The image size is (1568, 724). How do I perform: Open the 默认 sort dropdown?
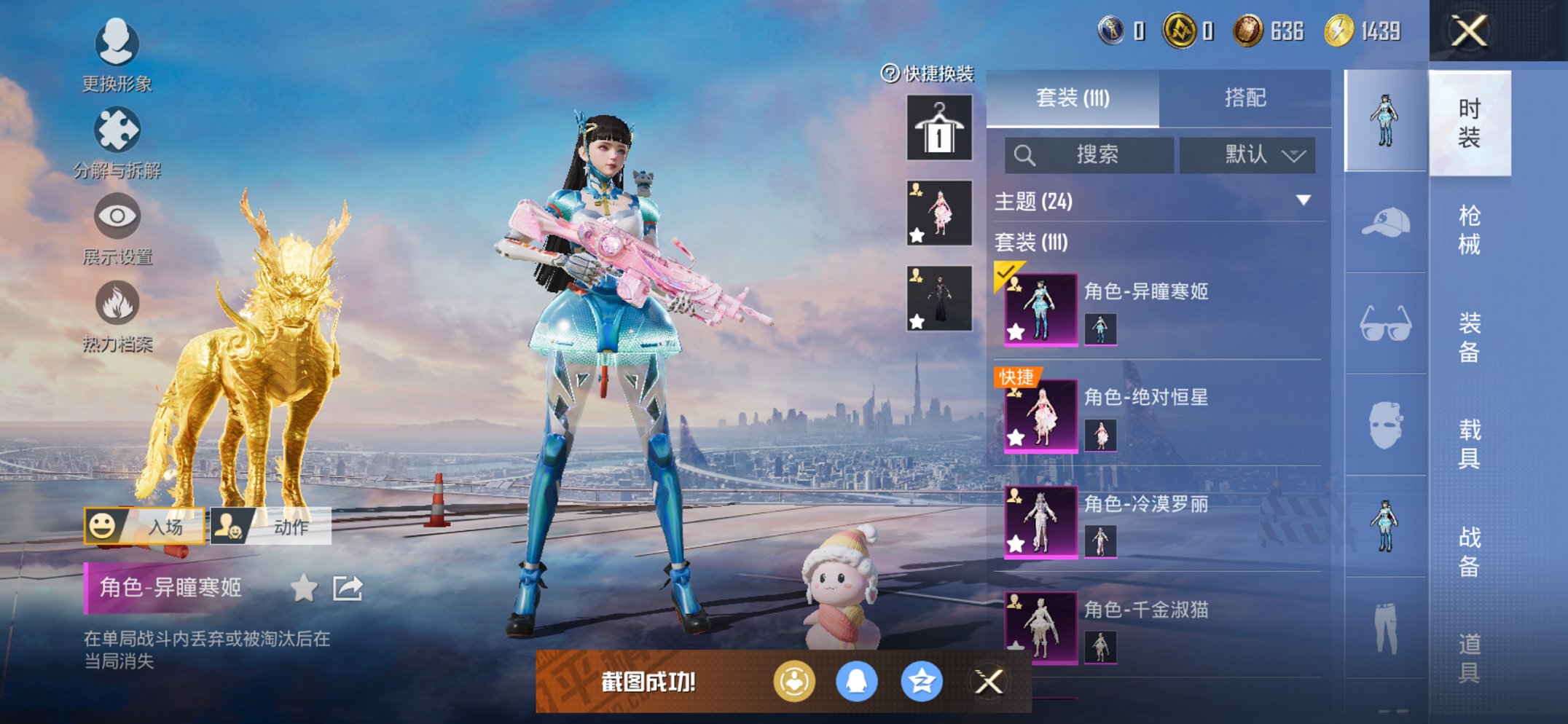[1247, 155]
